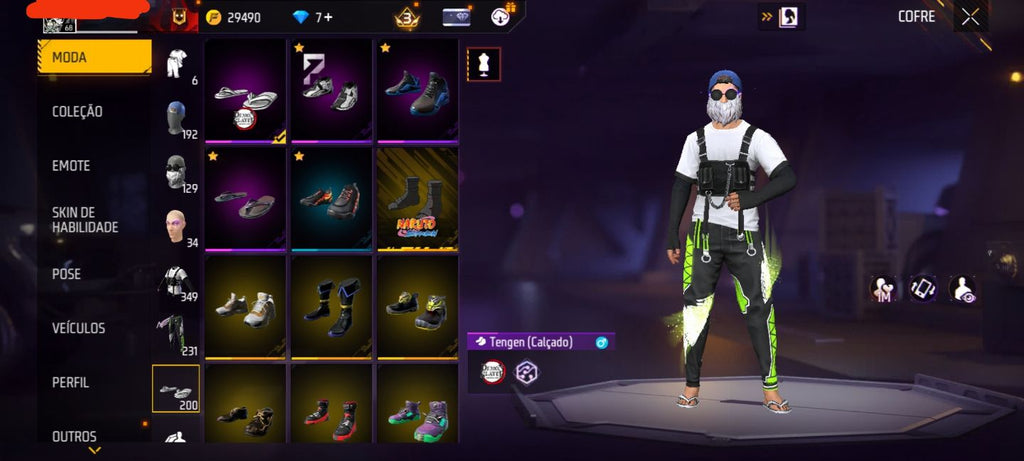The width and height of the screenshot is (1024, 461).
Task: Toggle the character eye visibility icon
Action: 963,289
